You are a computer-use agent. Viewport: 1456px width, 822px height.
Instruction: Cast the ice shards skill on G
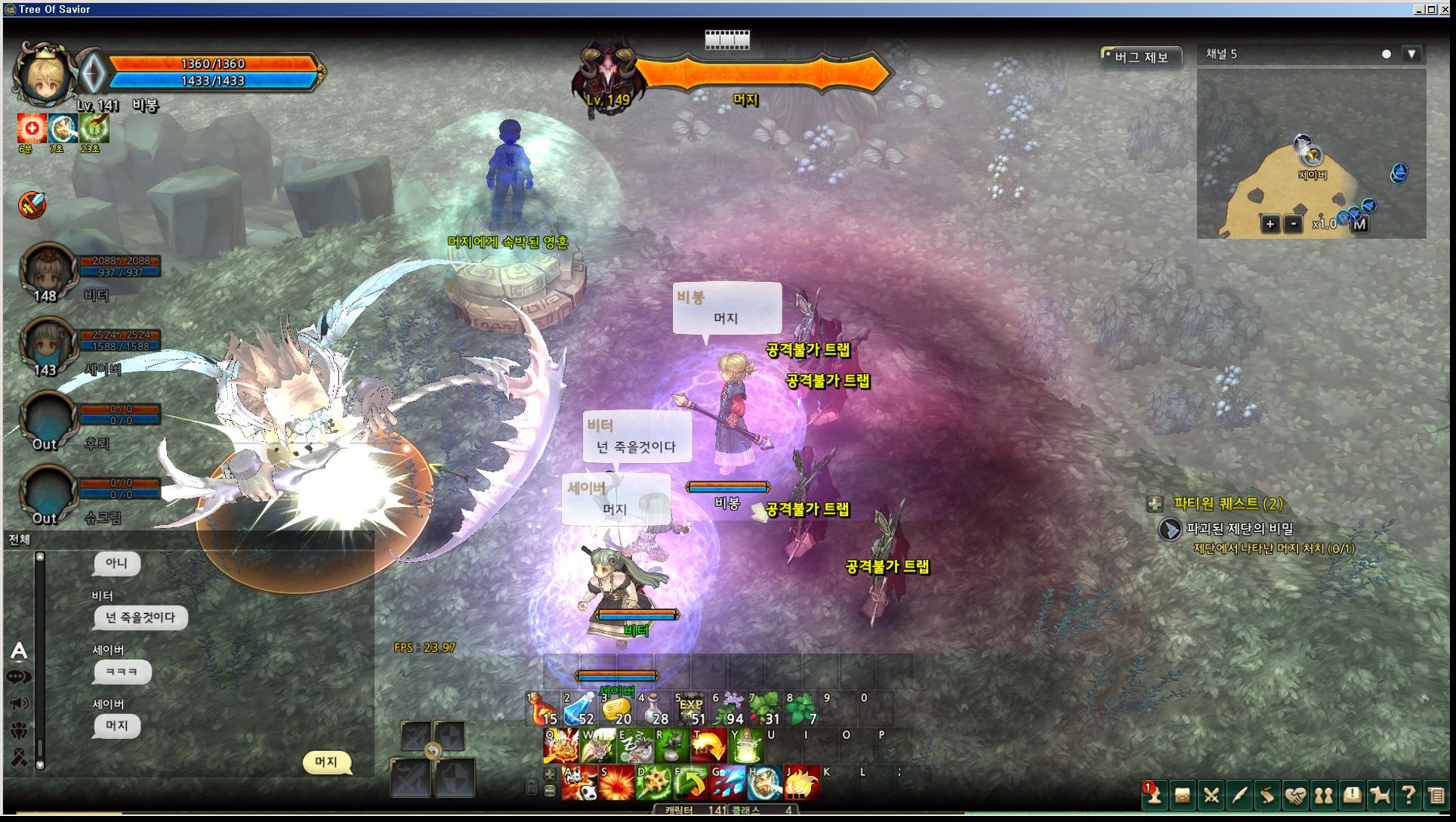[728, 783]
